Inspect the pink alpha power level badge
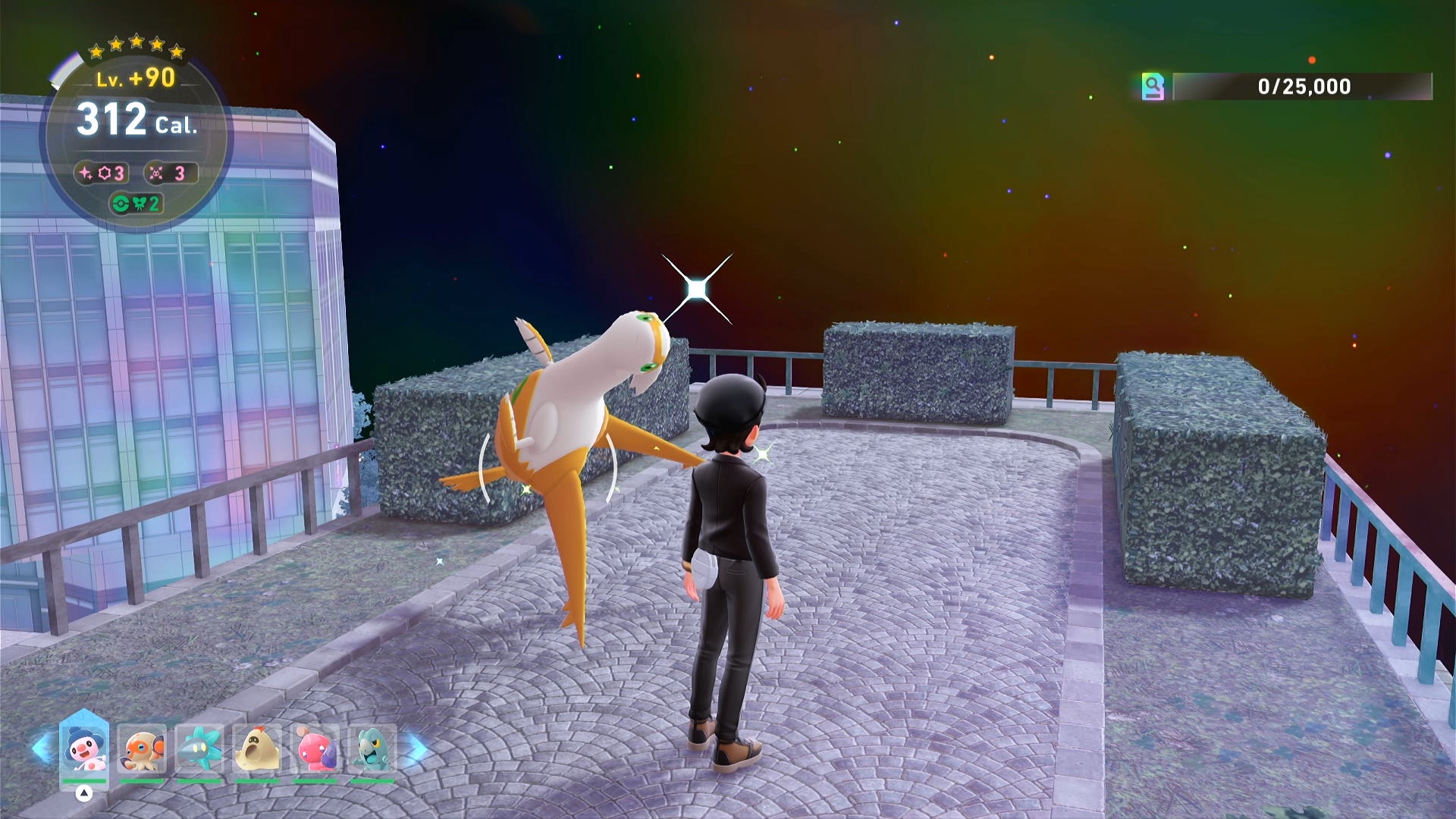The image size is (1456, 819). click(x=170, y=174)
